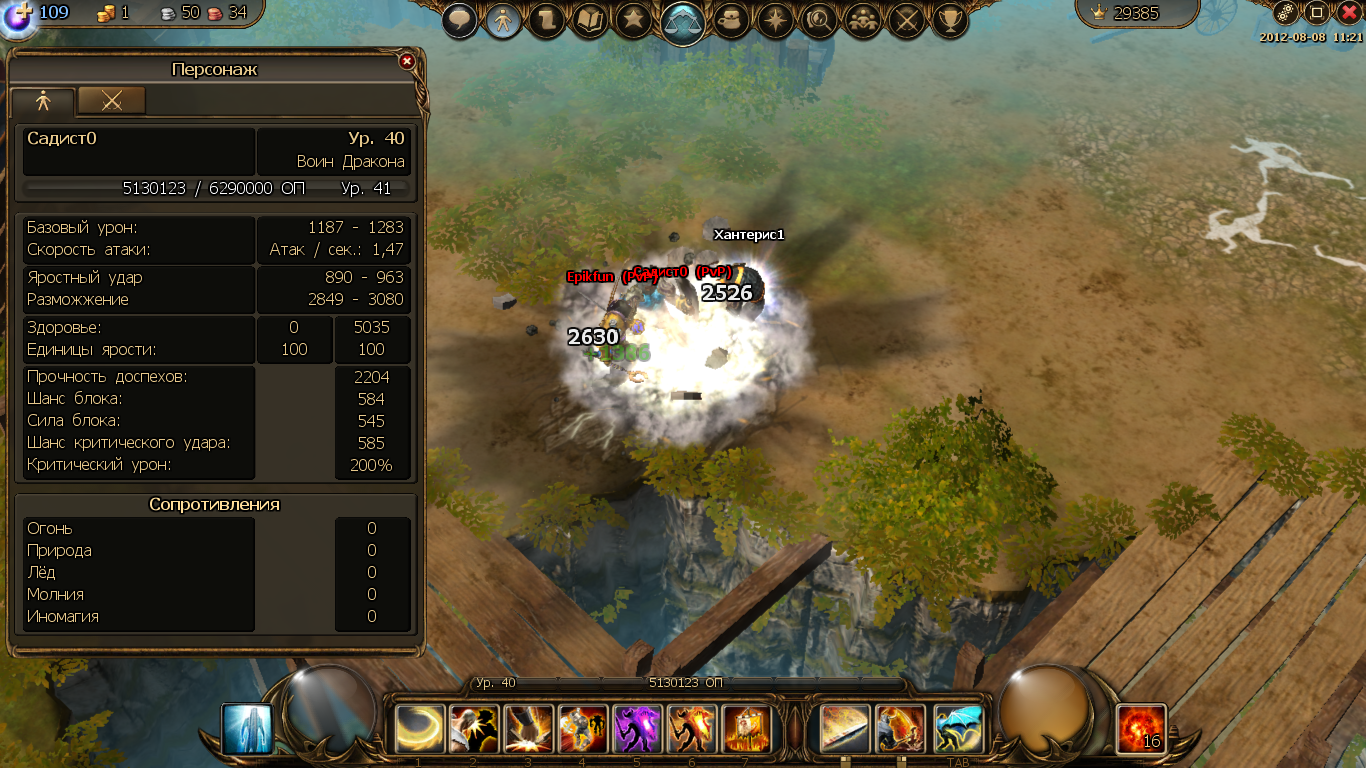Open the chat speech bubble menu

459,19
